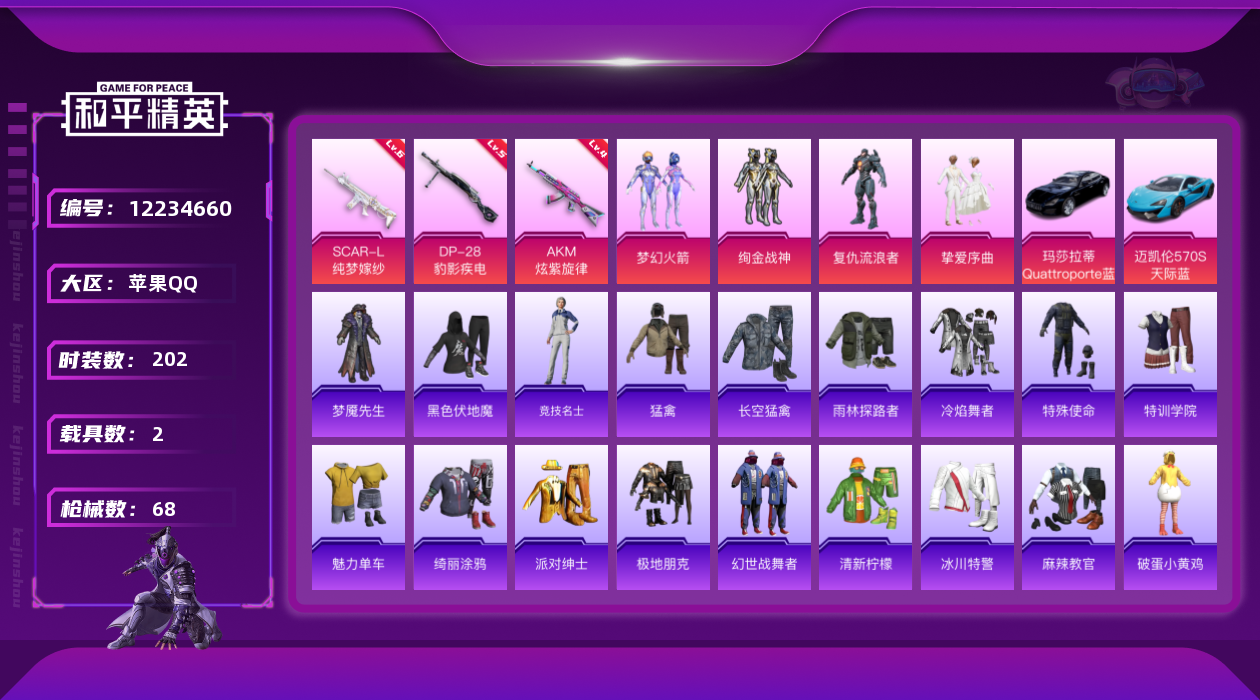Screen dimensions: 1260x700
Task: Click the 黑色伏地魔 outfit tile
Action: point(460,364)
